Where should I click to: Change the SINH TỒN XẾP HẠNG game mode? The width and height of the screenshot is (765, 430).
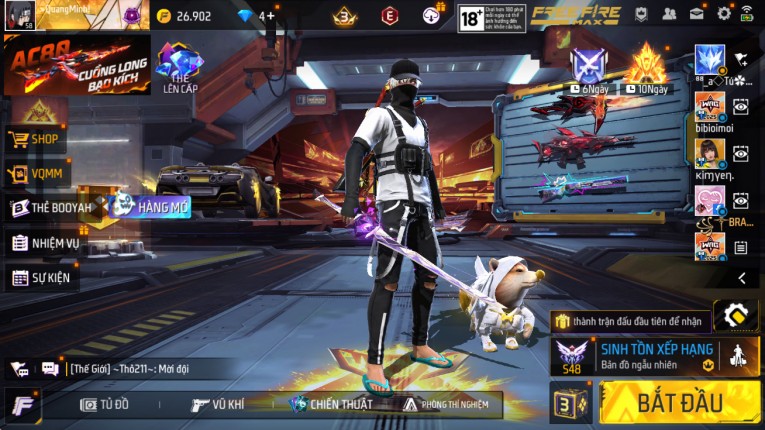(x=654, y=356)
